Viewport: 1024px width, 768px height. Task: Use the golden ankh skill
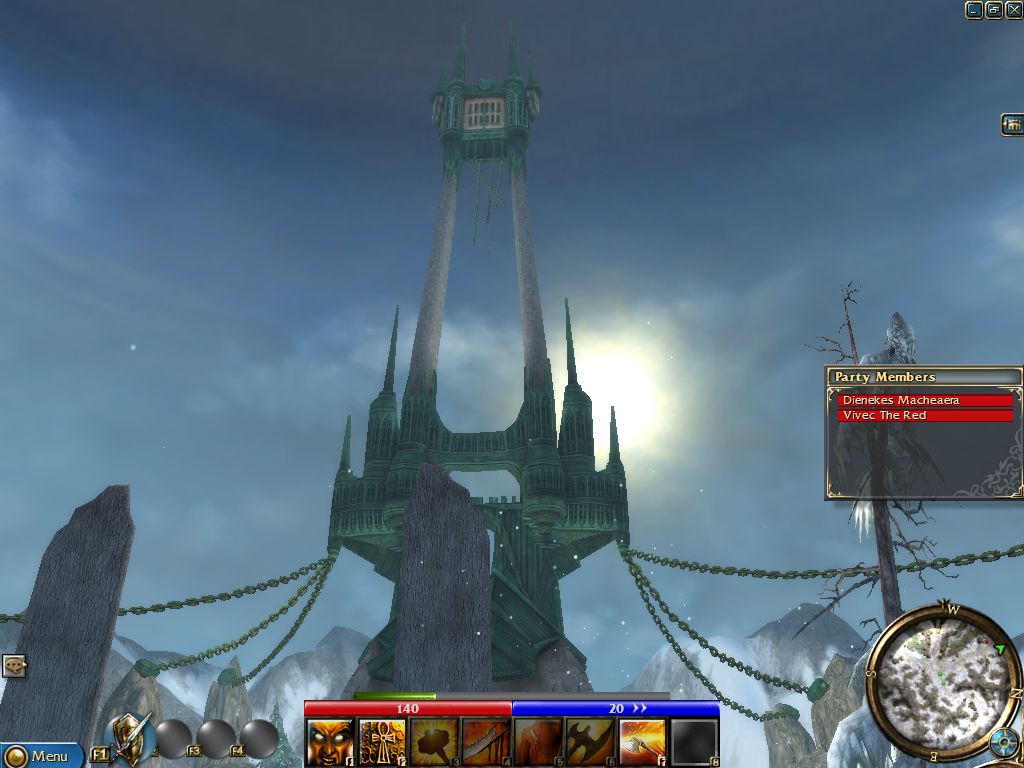[382, 742]
